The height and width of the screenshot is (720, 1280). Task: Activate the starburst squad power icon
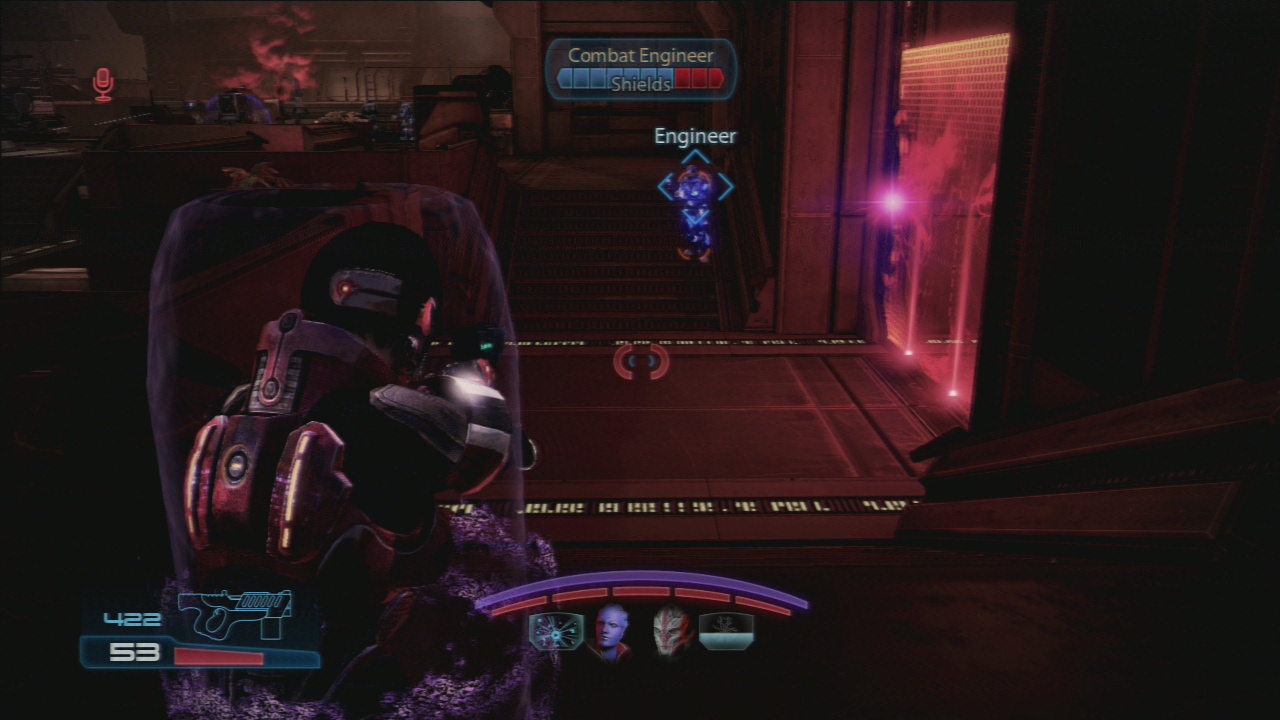[556, 632]
